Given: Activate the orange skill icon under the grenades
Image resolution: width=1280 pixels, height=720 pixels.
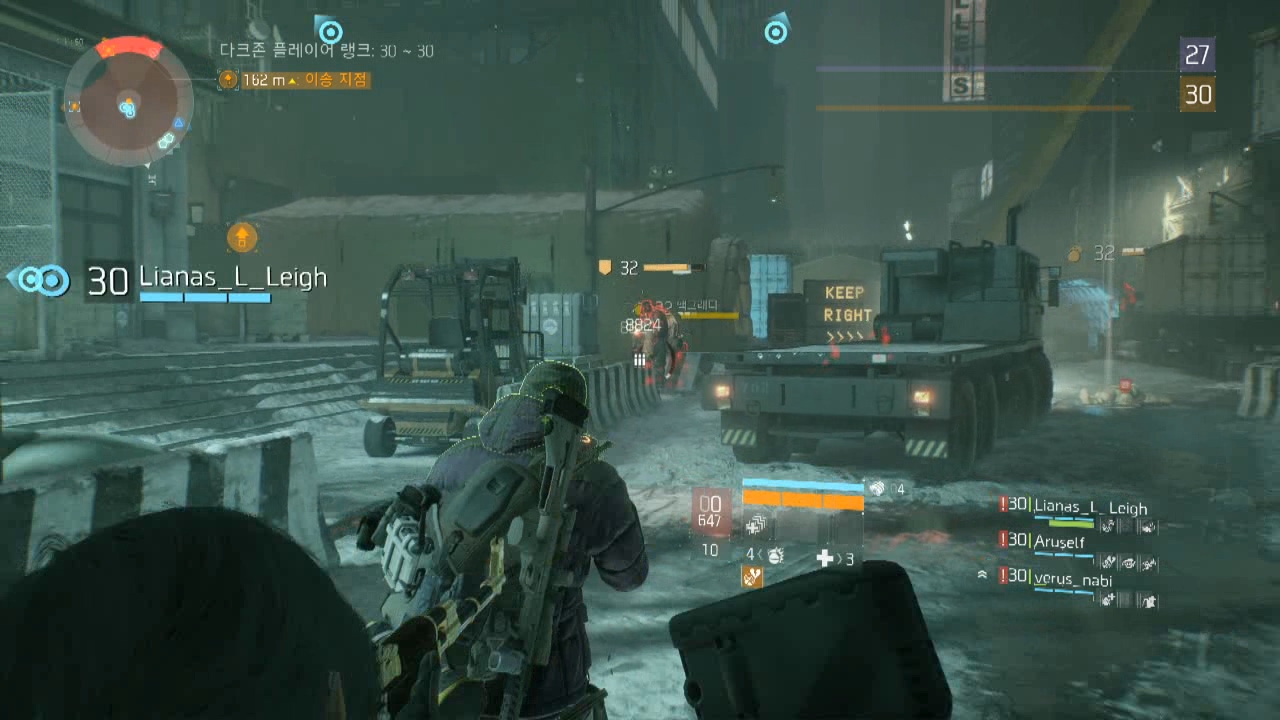Looking at the screenshot, I should pos(752,577).
